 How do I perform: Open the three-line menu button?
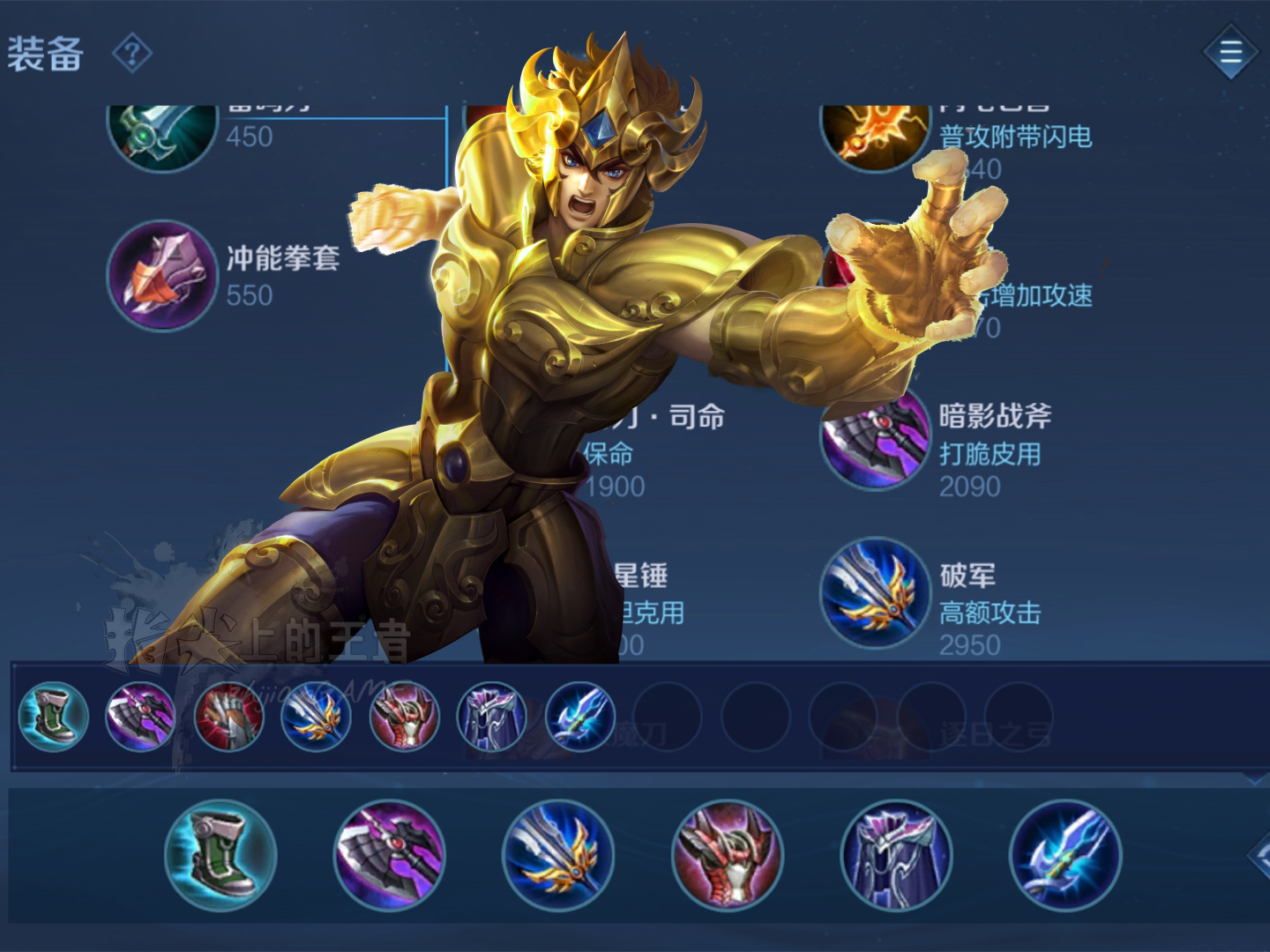click(1230, 53)
